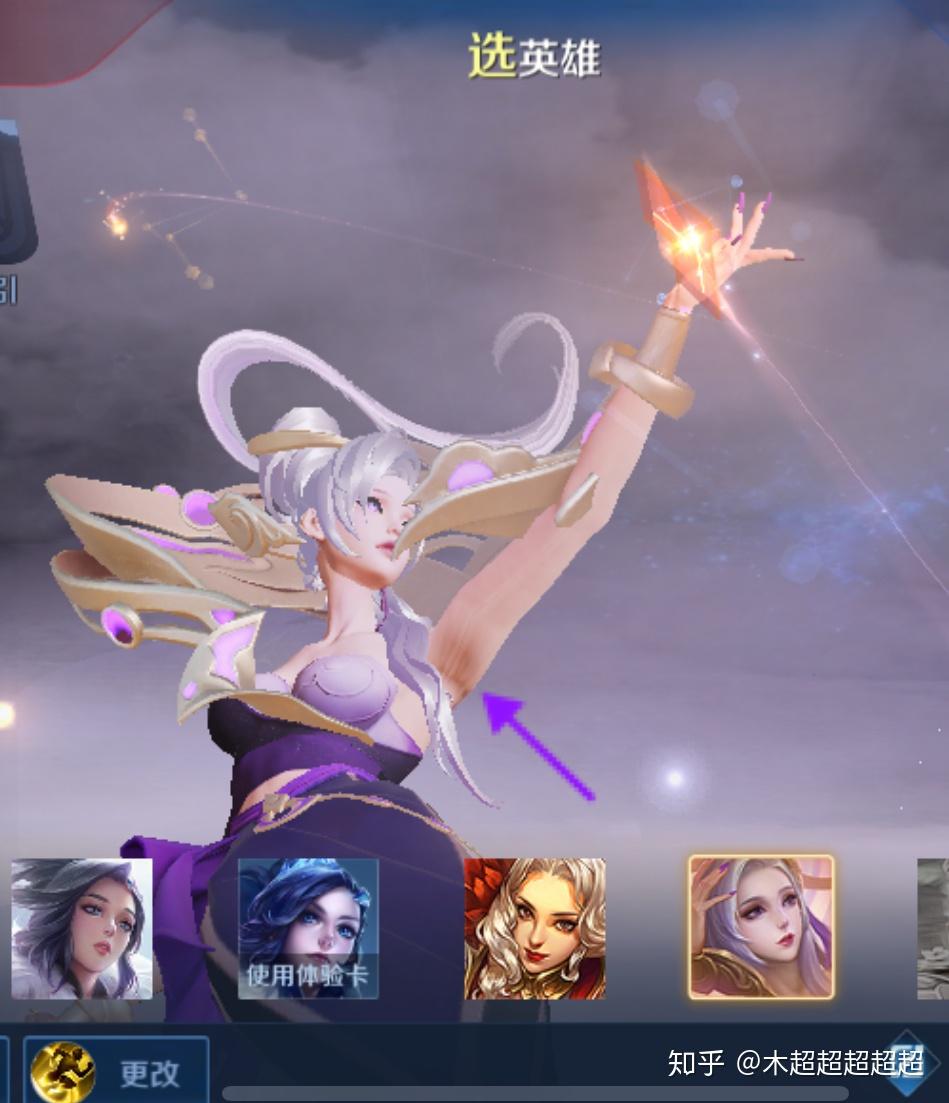Choose the blue-haired hero labeled 使用体验卡
This screenshot has width=949, height=1103.
click(x=308, y=928)
